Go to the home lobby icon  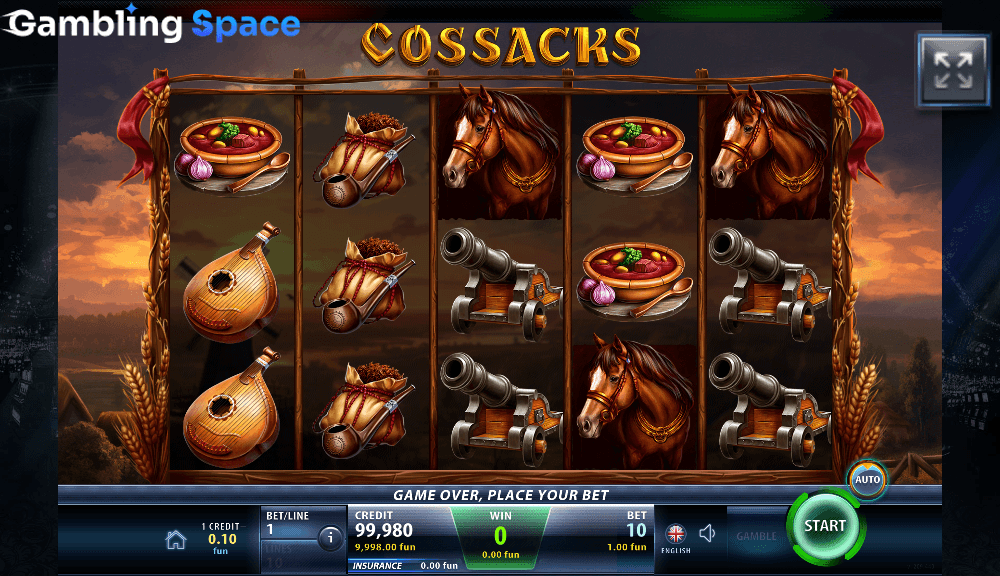click(176, 540)
